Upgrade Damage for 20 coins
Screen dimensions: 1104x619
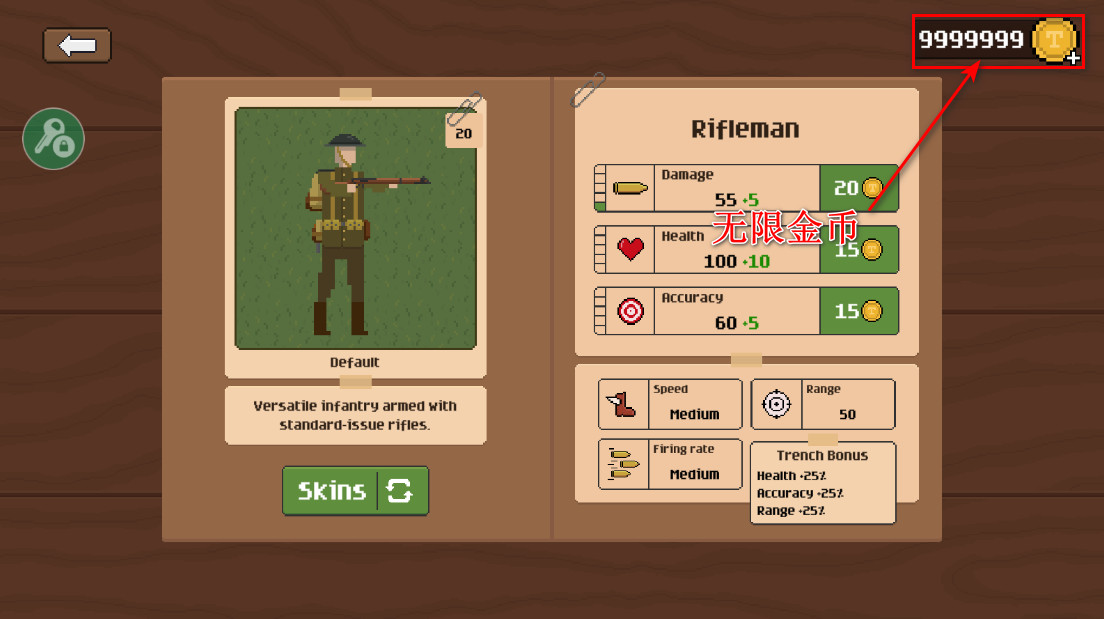point(858,188)
